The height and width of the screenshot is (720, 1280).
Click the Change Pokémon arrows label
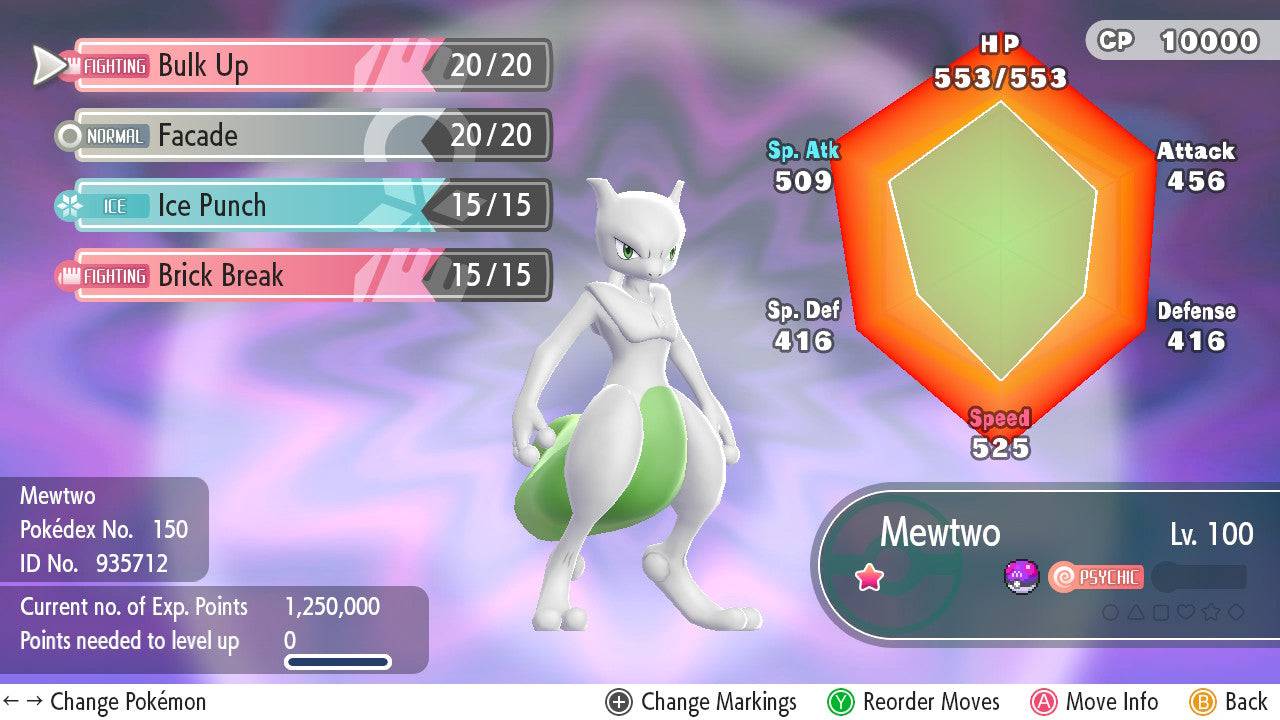point(104,702)
